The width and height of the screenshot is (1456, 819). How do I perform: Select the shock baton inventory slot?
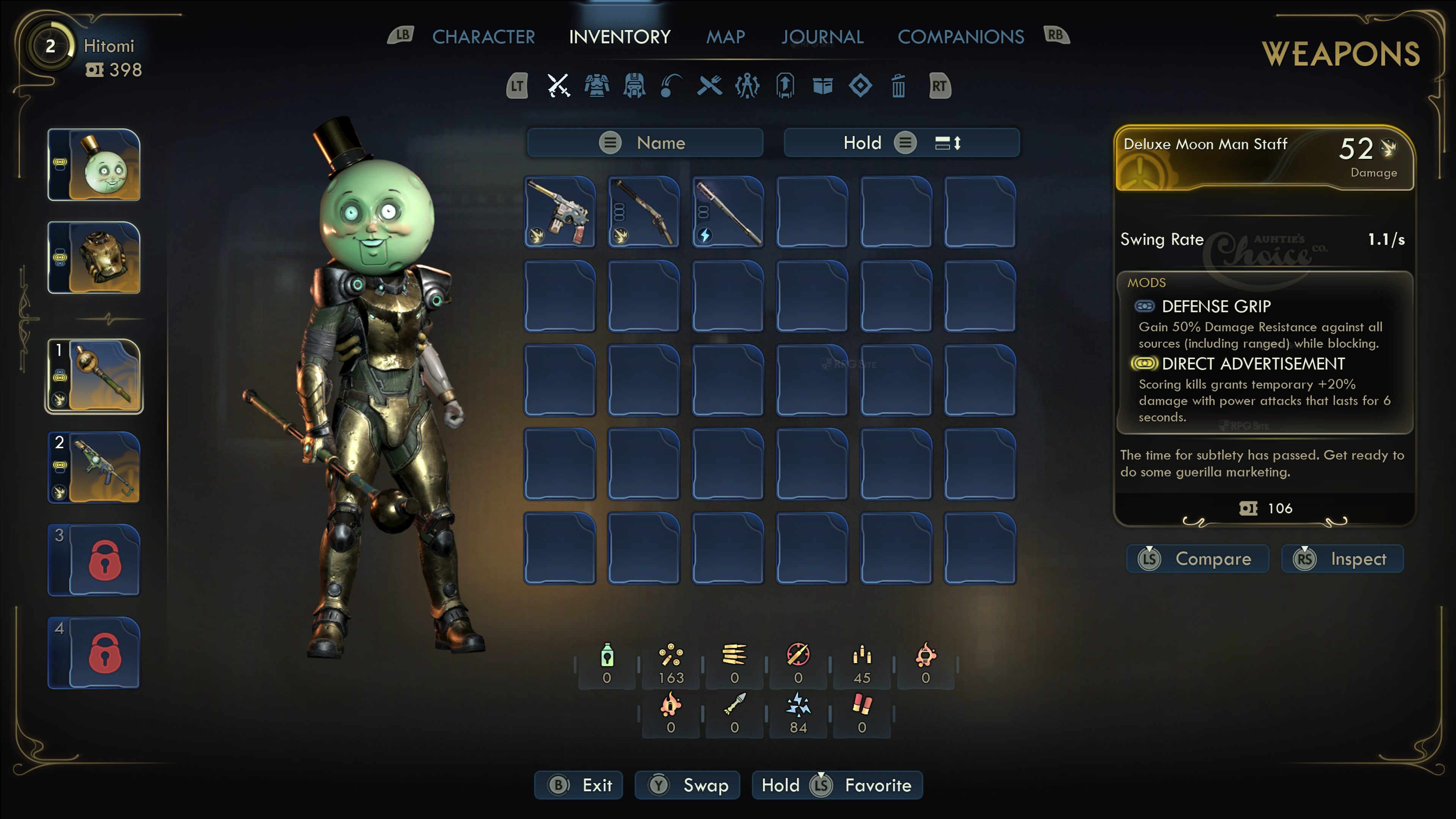(728, 212)
